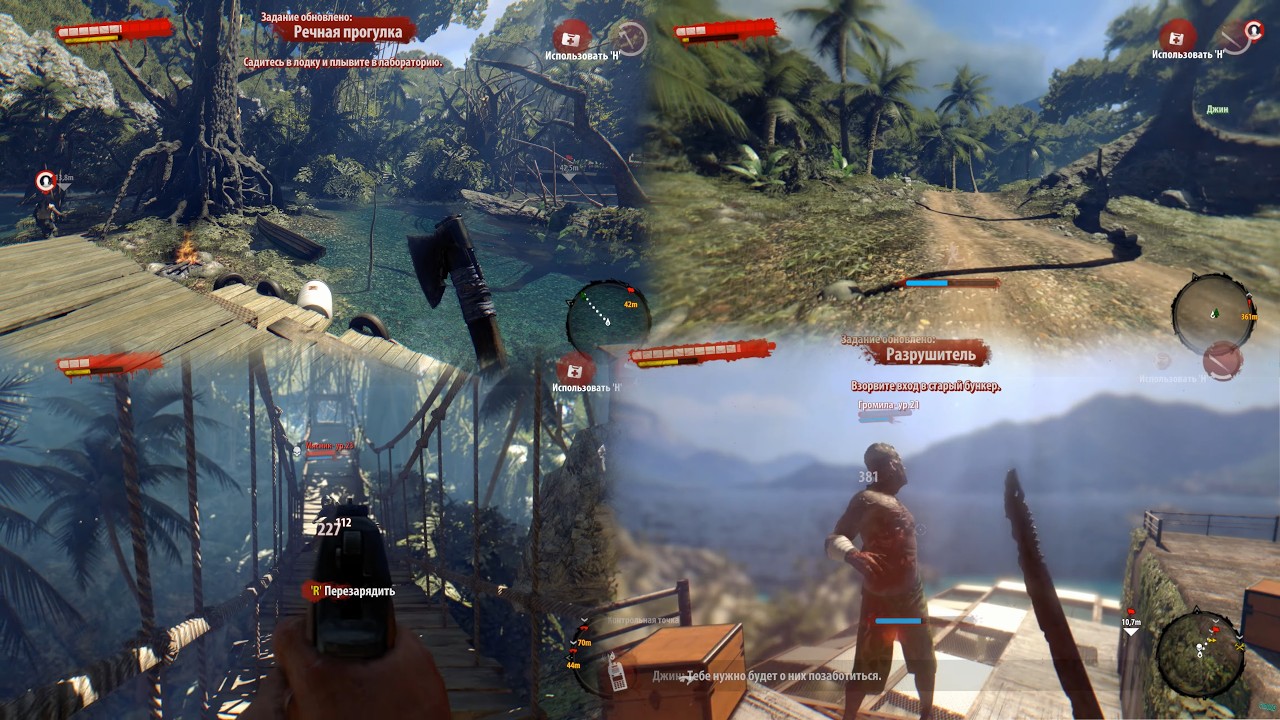Select the Разрушитель quest update banner

click(x=936, y=354)
